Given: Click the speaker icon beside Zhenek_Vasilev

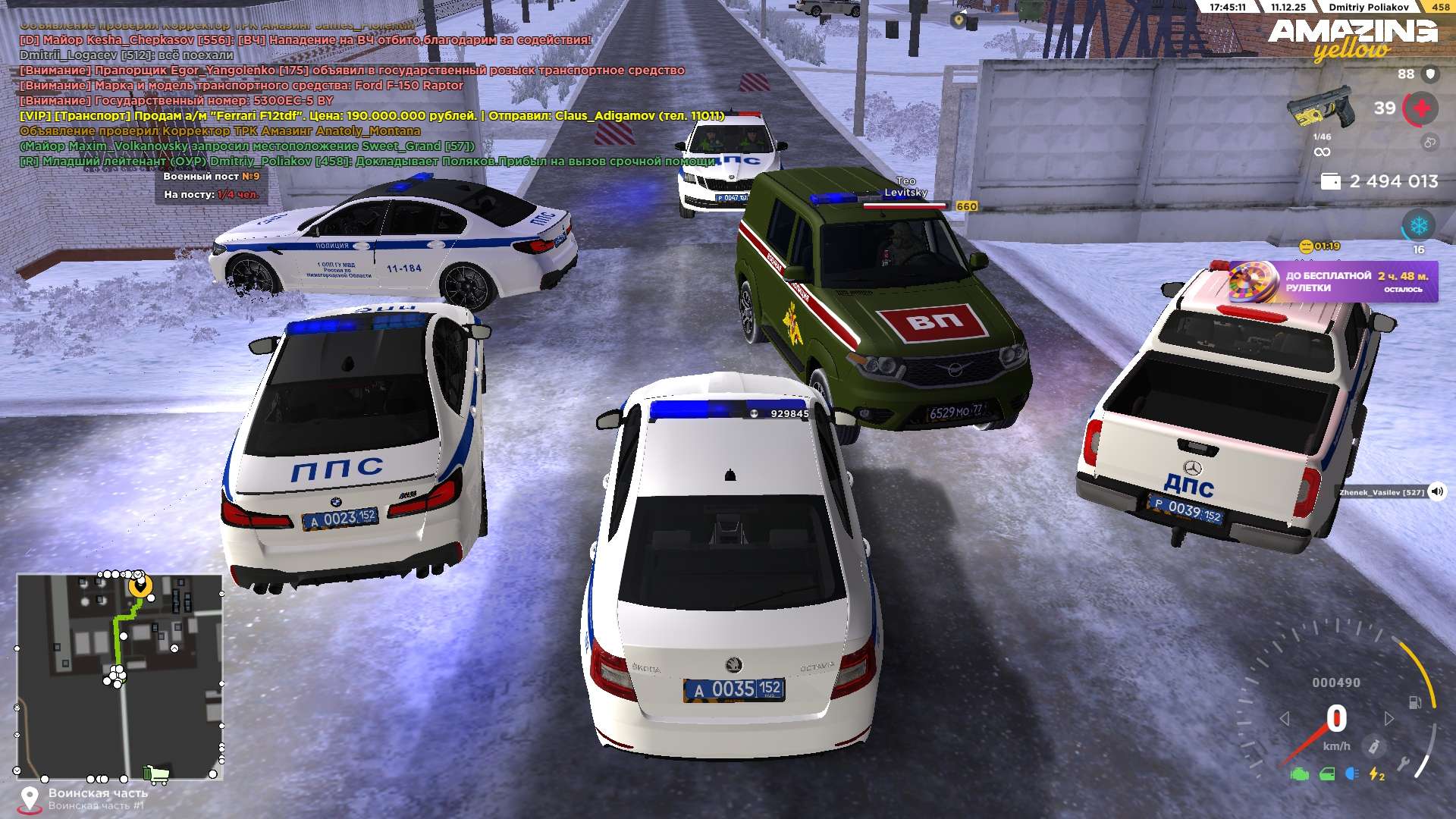Looking at the screenshot, I should [x=1437, y=491].
